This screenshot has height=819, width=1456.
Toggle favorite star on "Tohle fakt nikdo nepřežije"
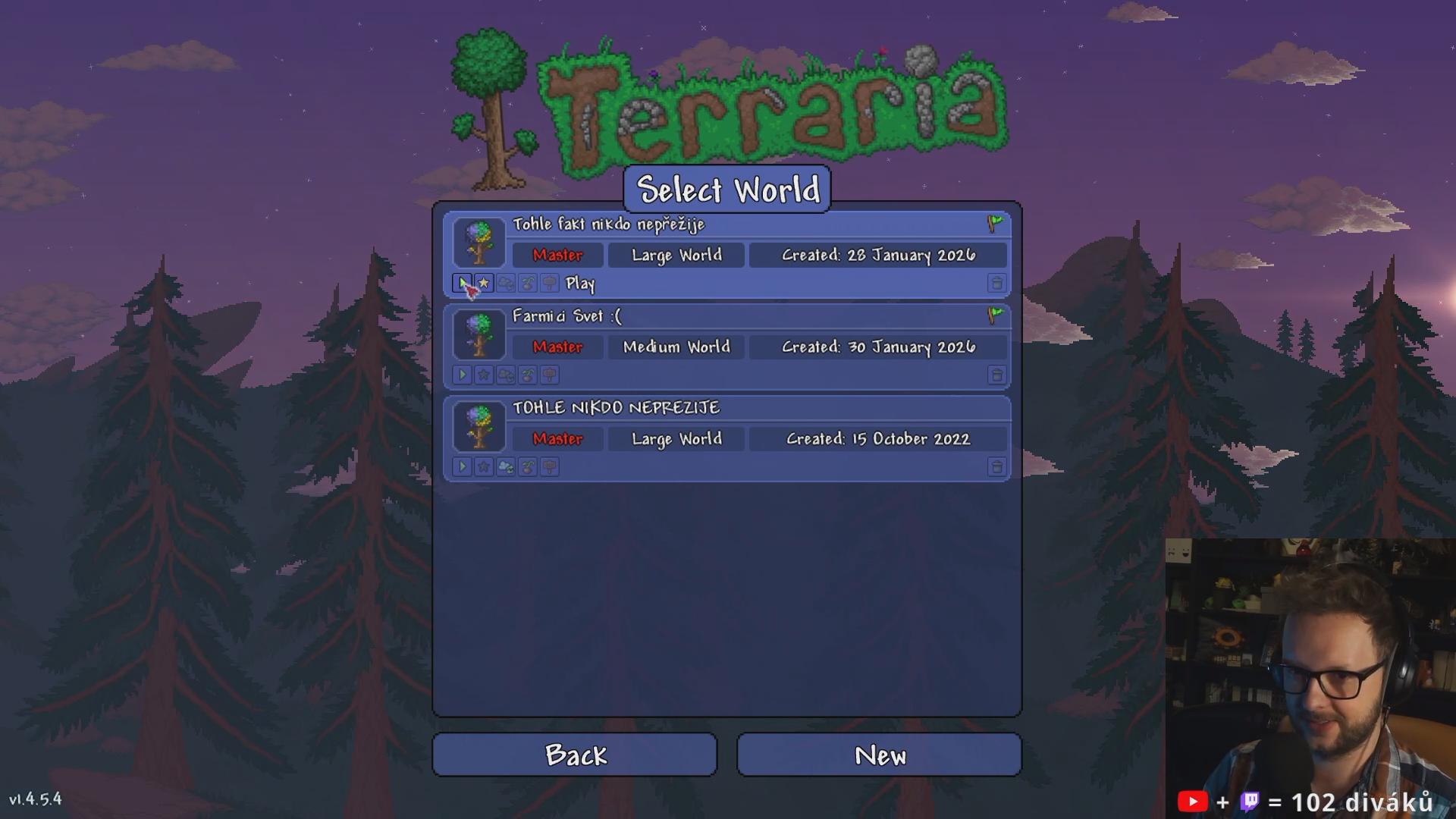pyautogui.click(x=484, y=284)
